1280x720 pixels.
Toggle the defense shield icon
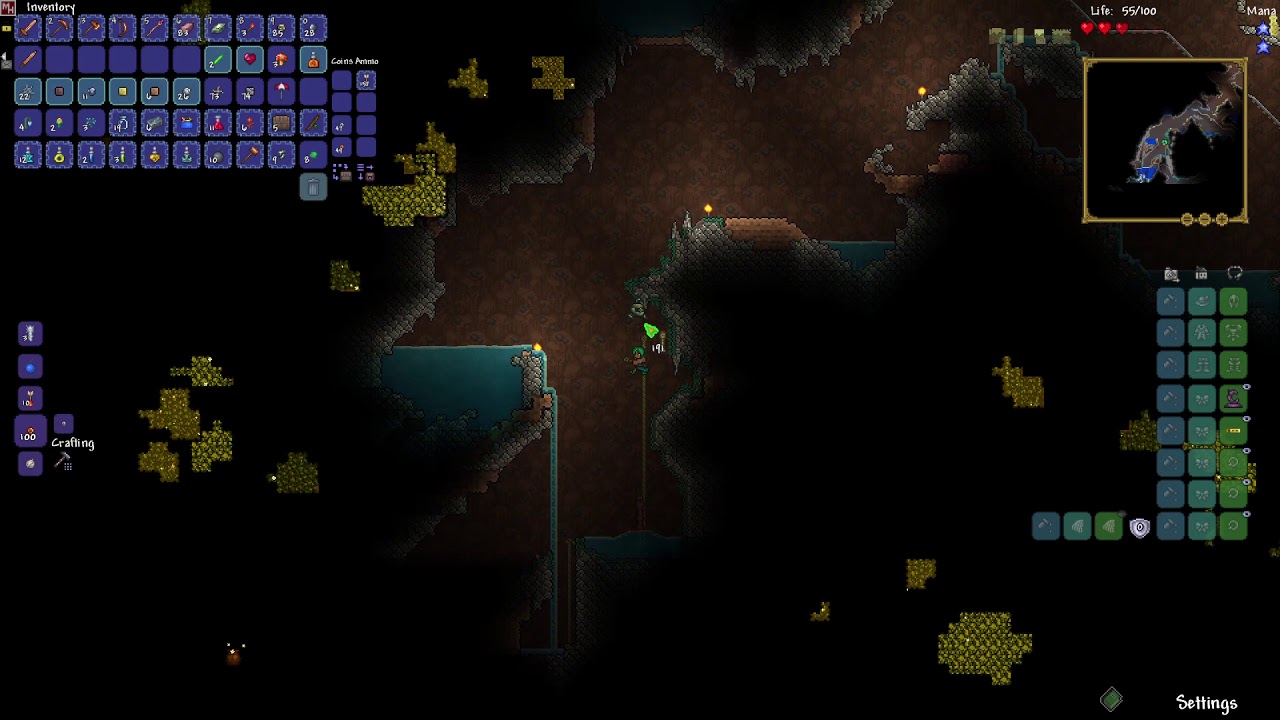(1139, 527)
